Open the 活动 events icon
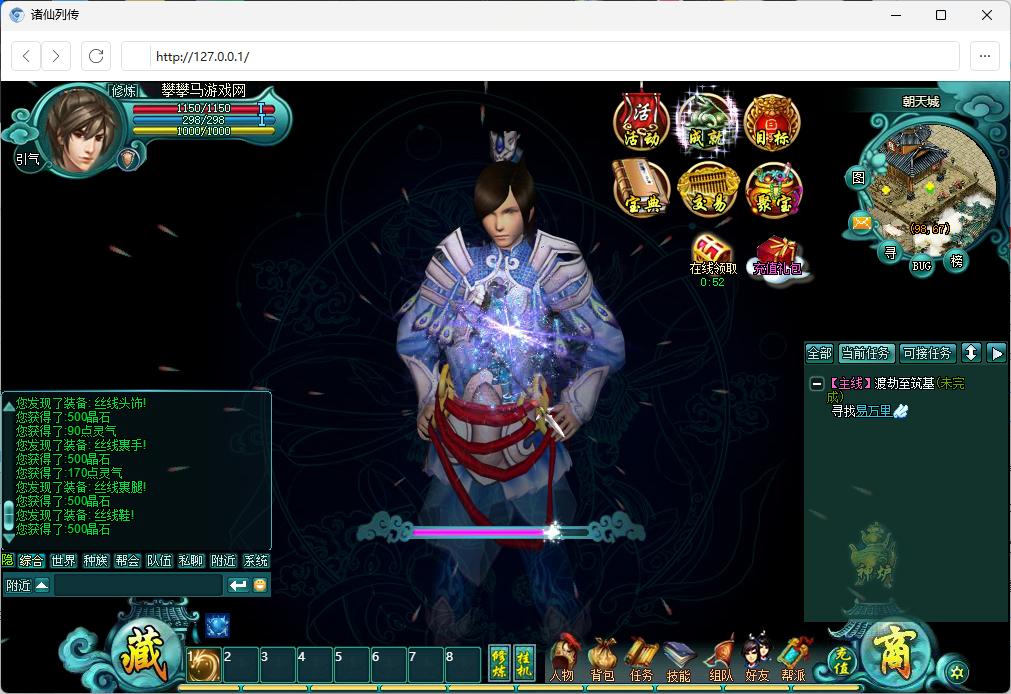The width and height of the screenshot is (1011, 694). 641,123
